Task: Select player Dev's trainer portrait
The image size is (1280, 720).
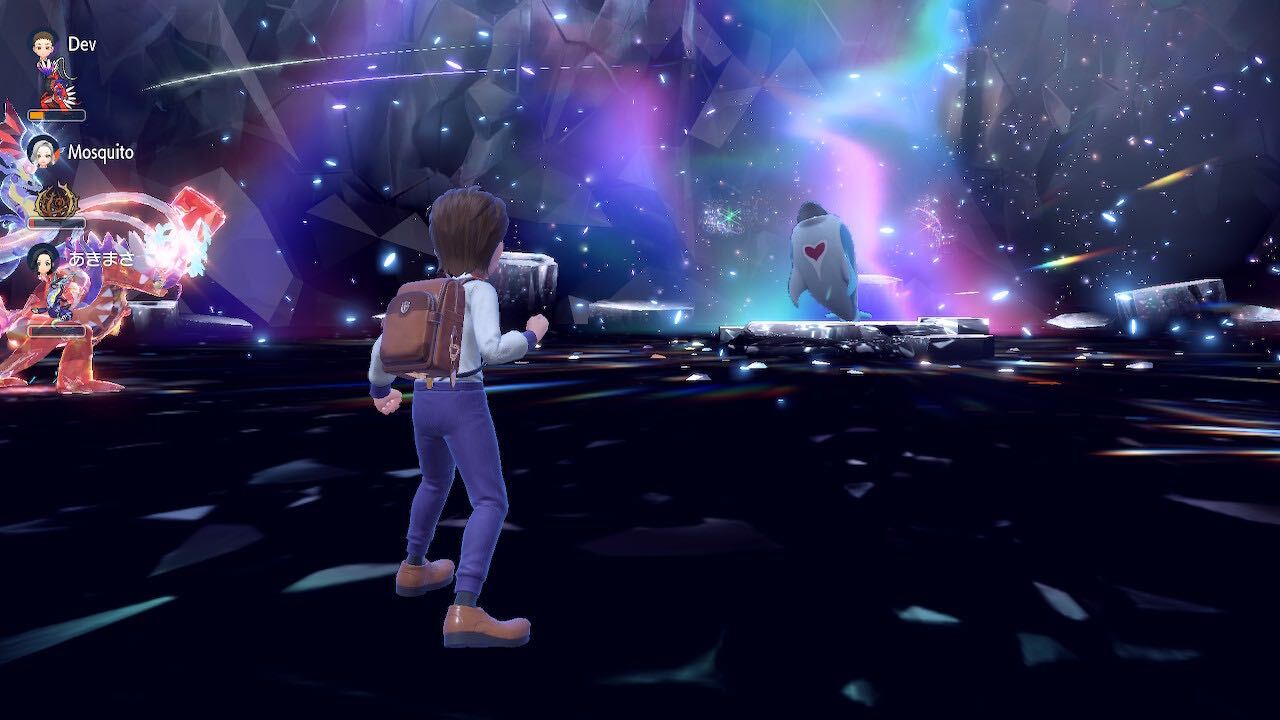Action: pos(42,45)
